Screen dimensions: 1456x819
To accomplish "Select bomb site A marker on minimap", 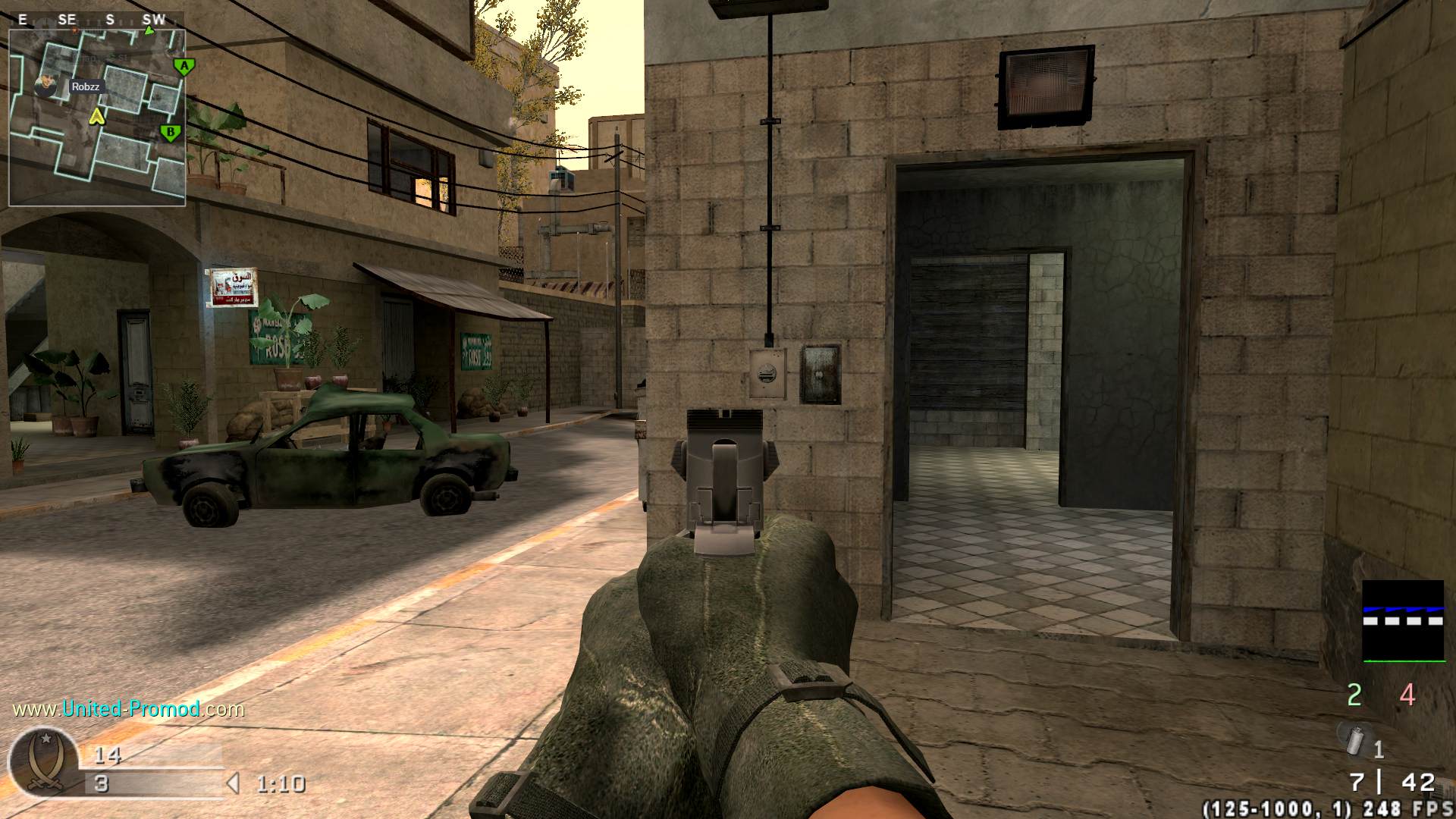I will (184, 67).
